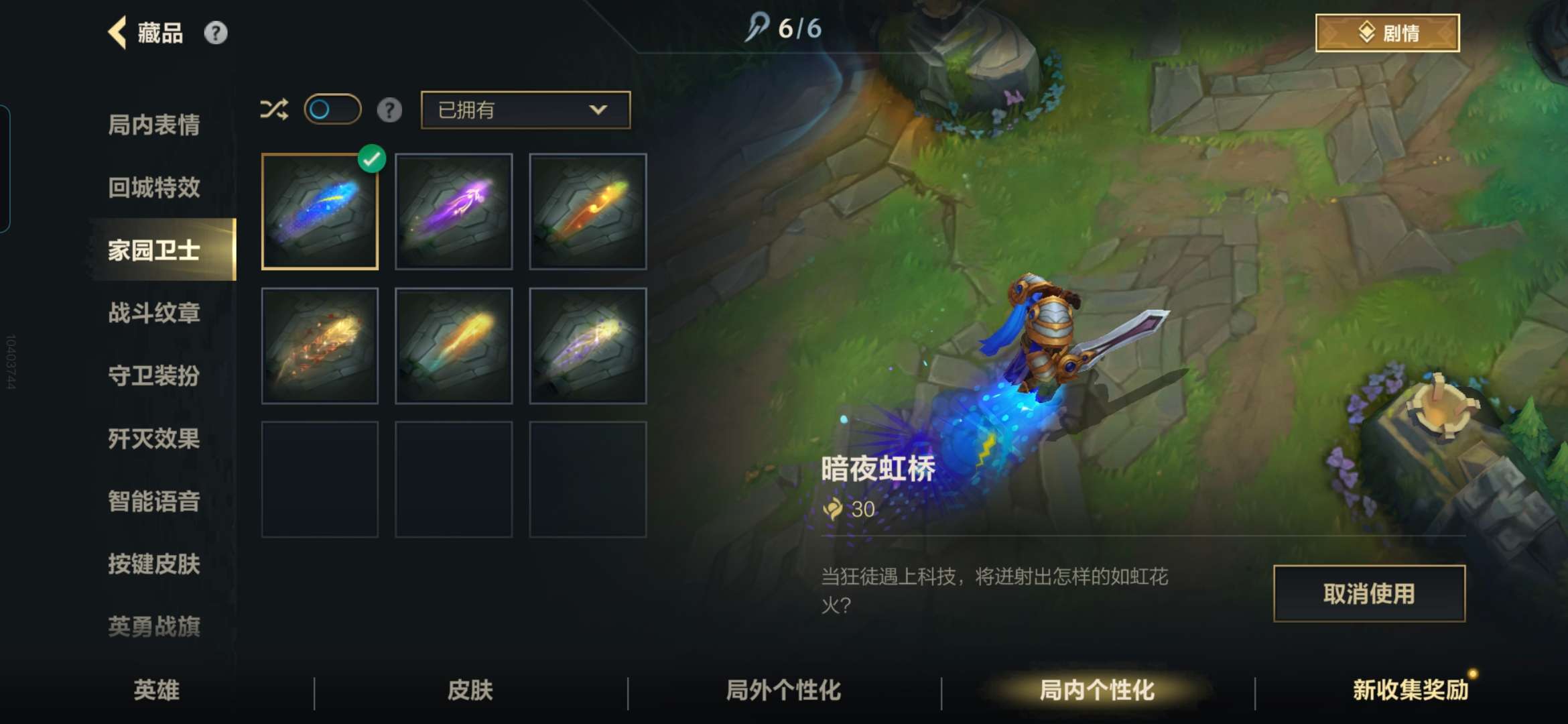Select the 局内表情 category

click(x=154, y=125)
